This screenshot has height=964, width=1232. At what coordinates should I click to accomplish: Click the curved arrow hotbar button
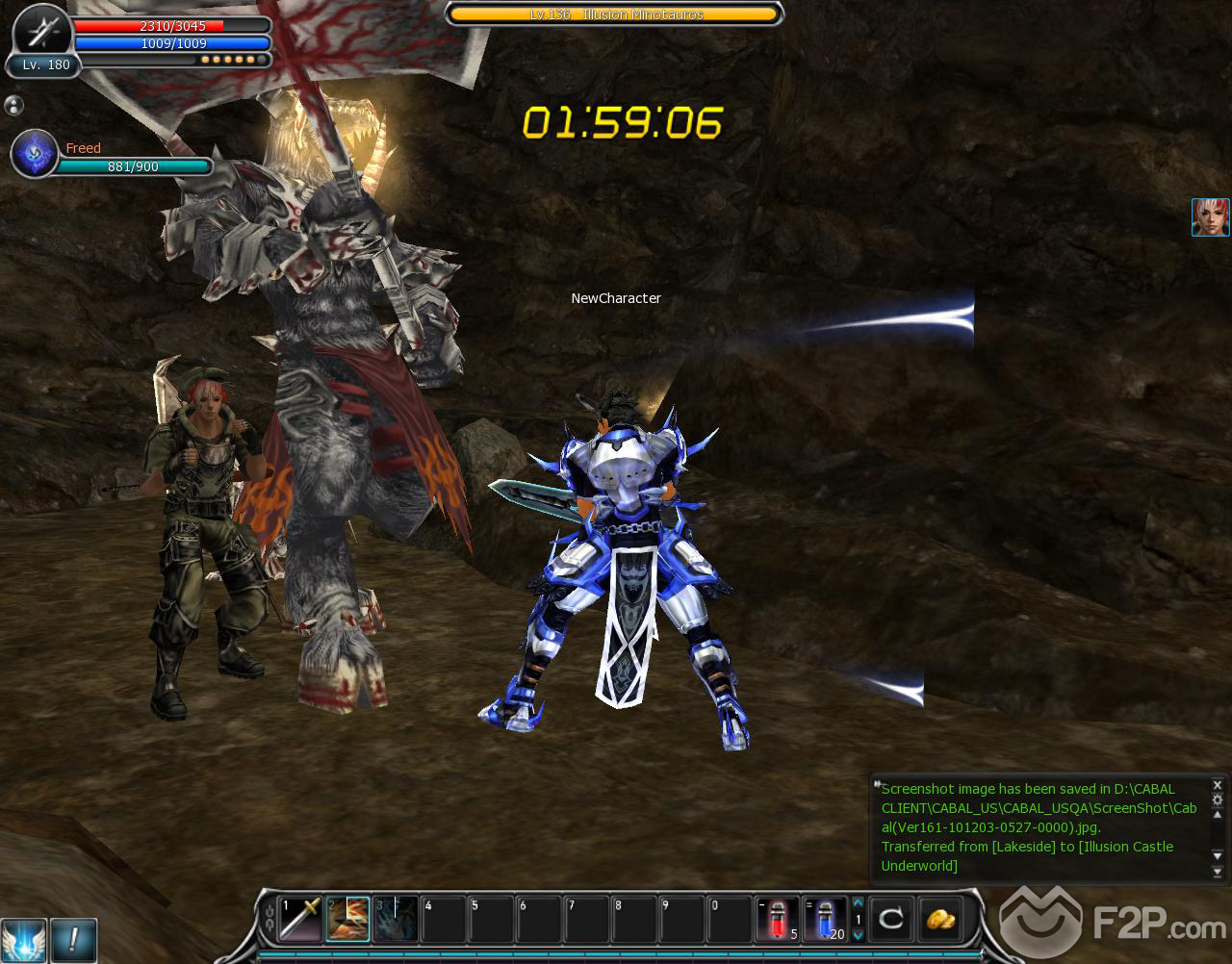point(891,919)
